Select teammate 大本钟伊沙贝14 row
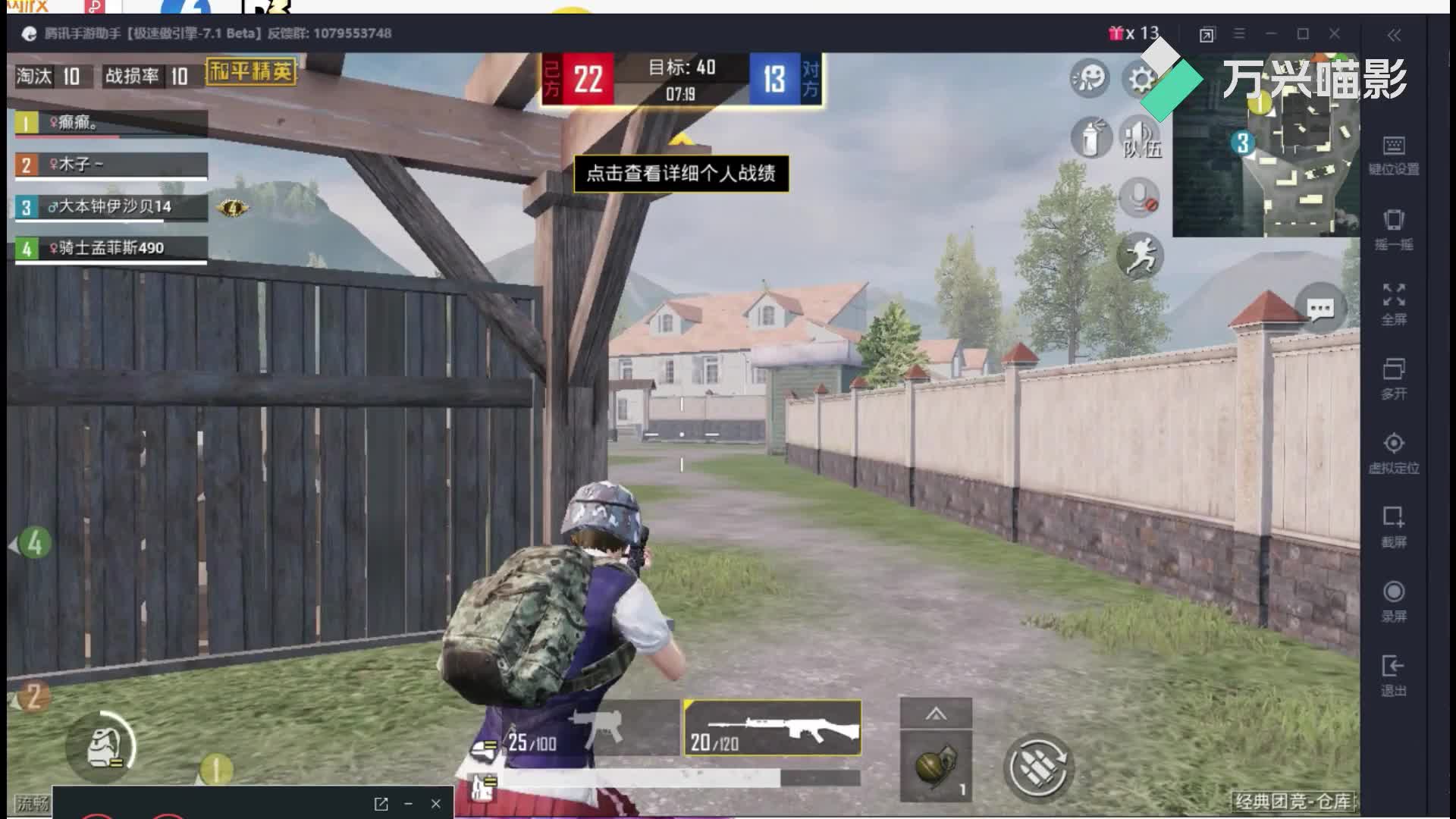The height and width of the screenshot is (819, 1456). point(111,207)
